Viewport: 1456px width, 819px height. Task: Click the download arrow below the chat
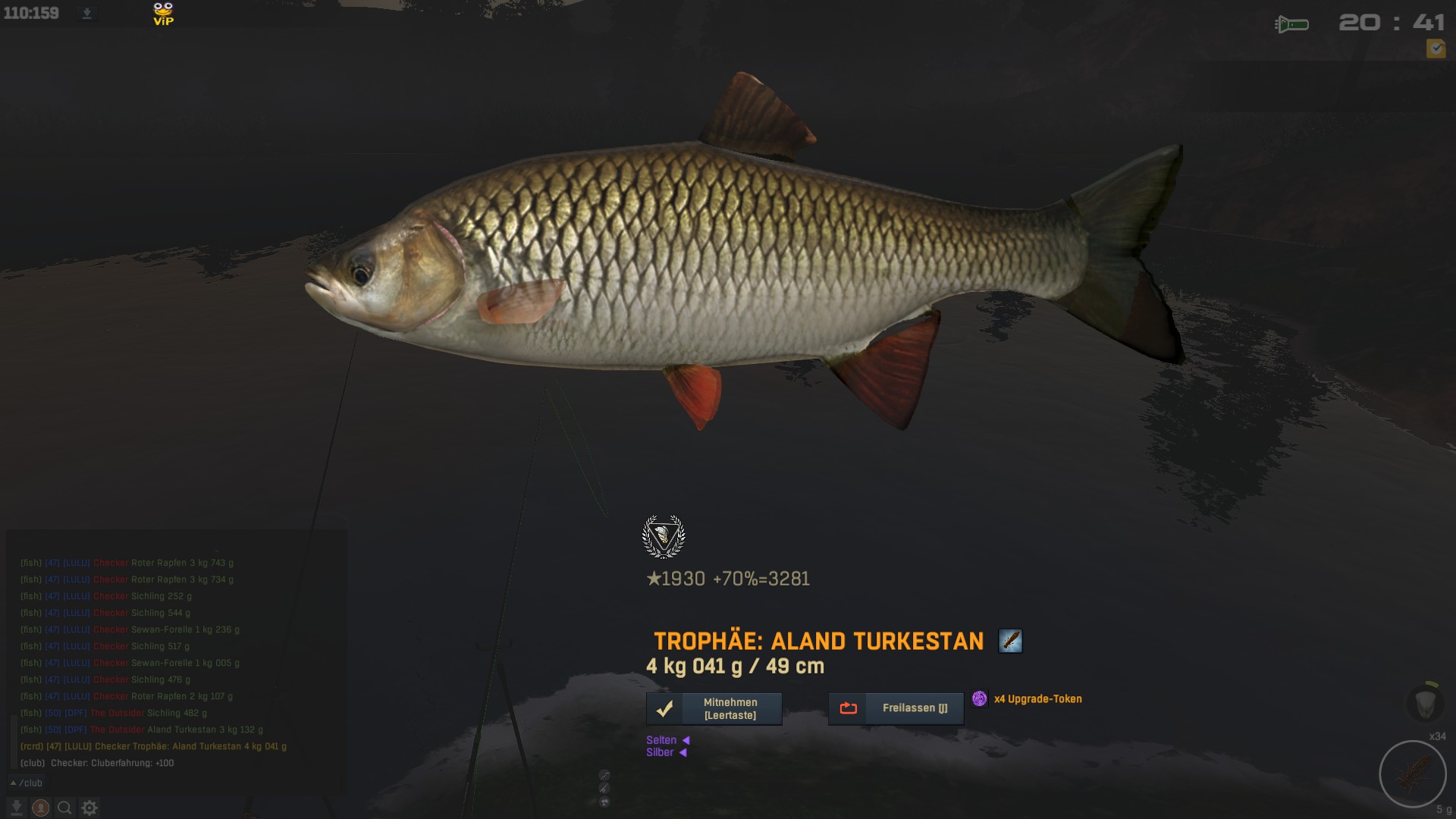click(x=17, y=808)
